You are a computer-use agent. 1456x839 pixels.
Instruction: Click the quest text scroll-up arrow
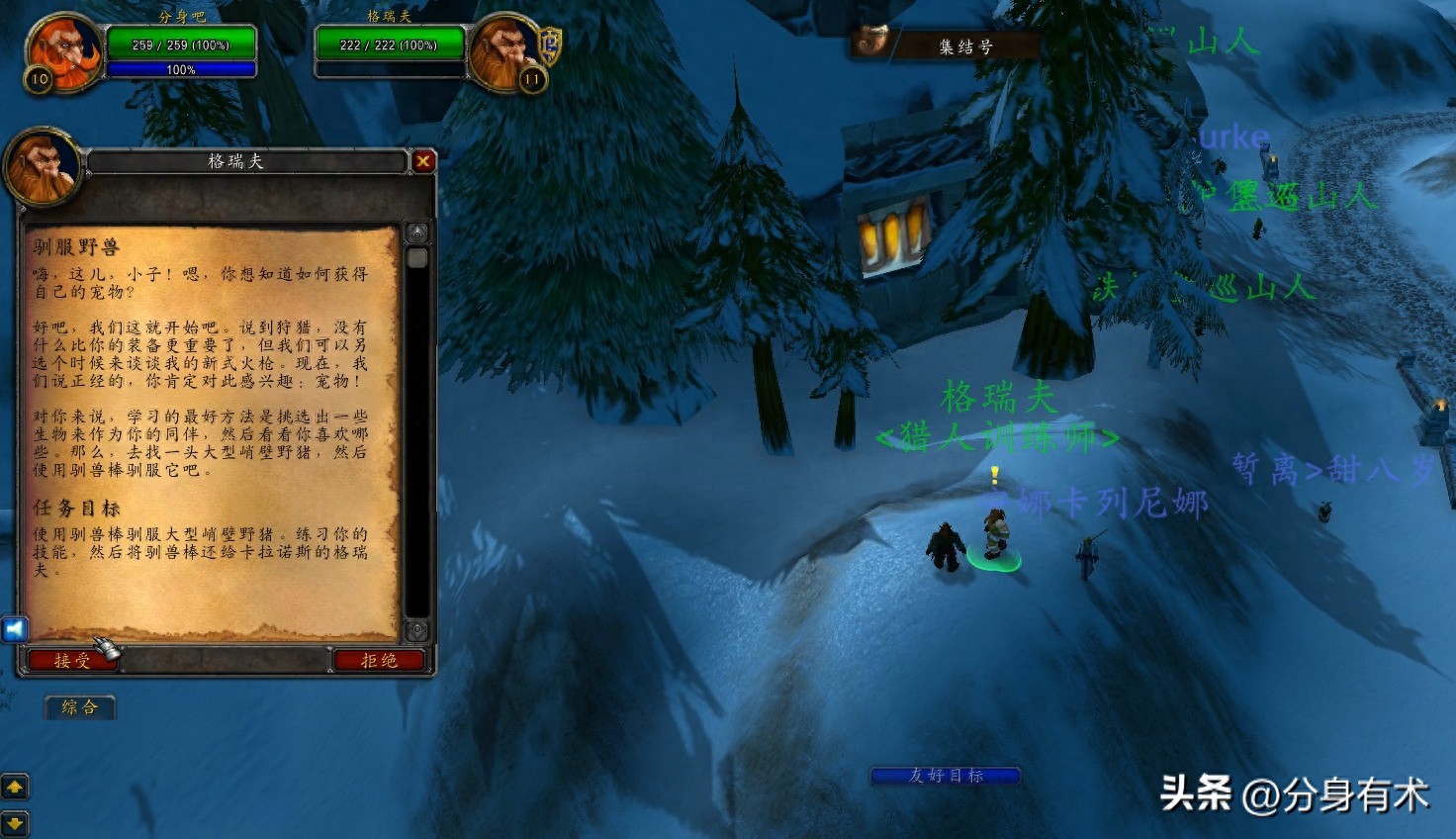(417, 233)
